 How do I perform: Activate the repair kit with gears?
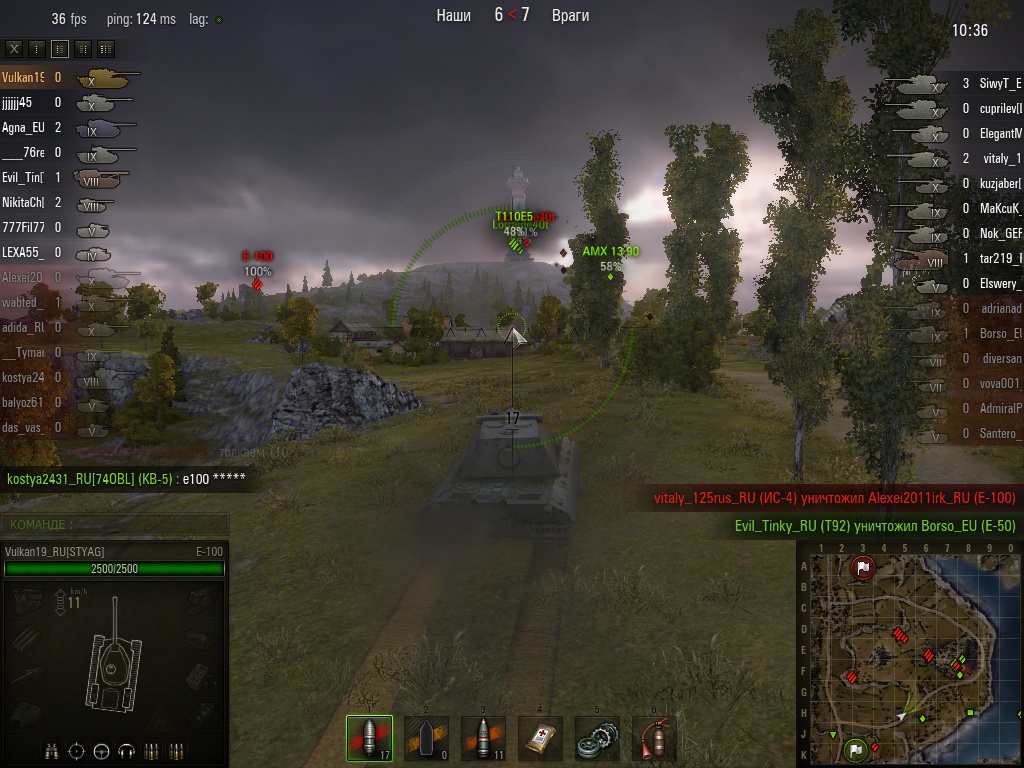[597, 739]
